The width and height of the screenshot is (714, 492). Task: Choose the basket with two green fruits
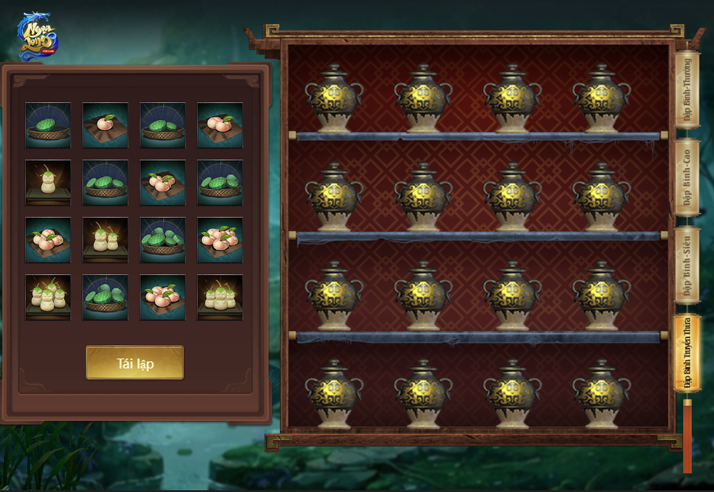click(162, 125)
